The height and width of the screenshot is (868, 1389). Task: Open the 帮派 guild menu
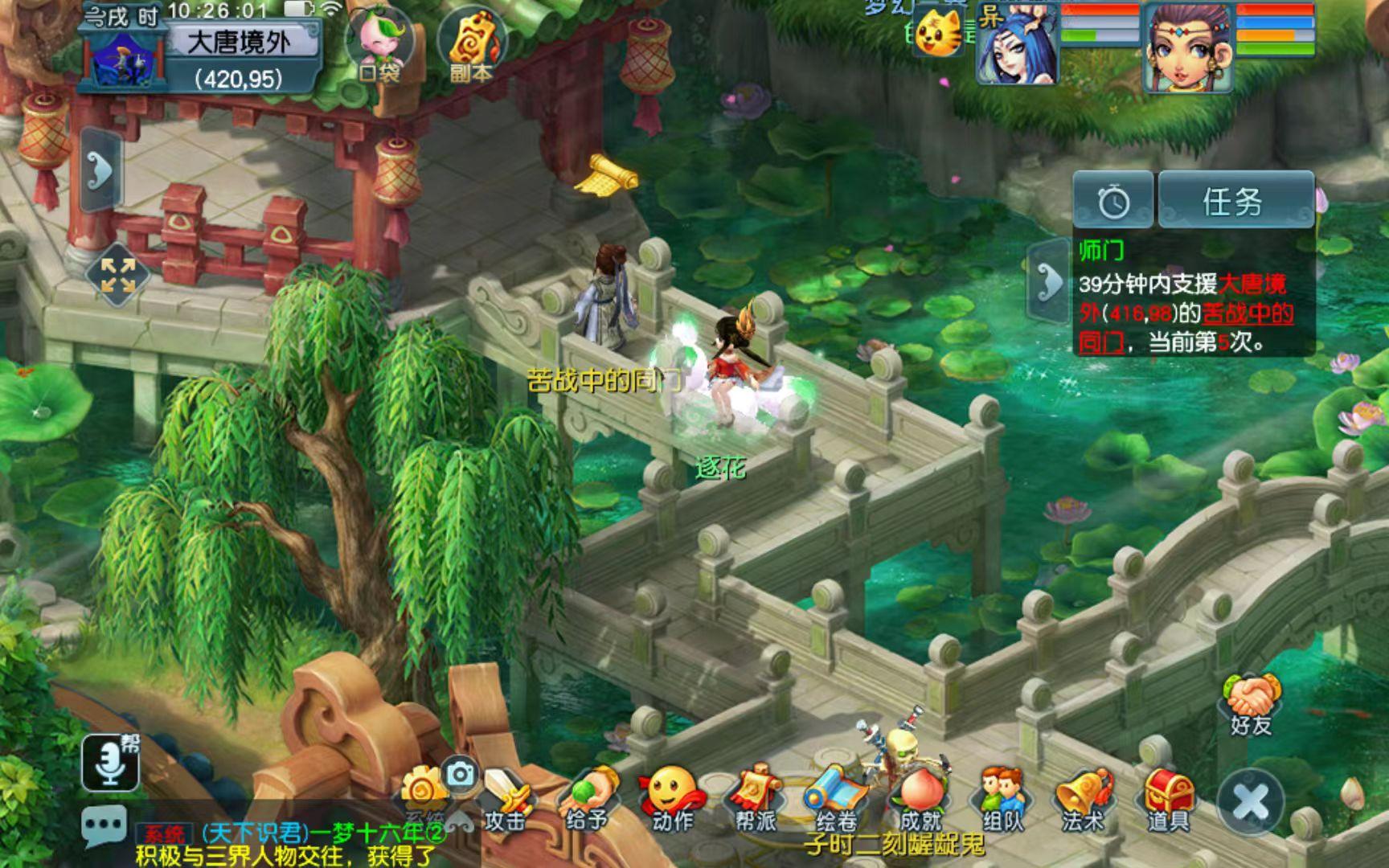click(756, 799)
